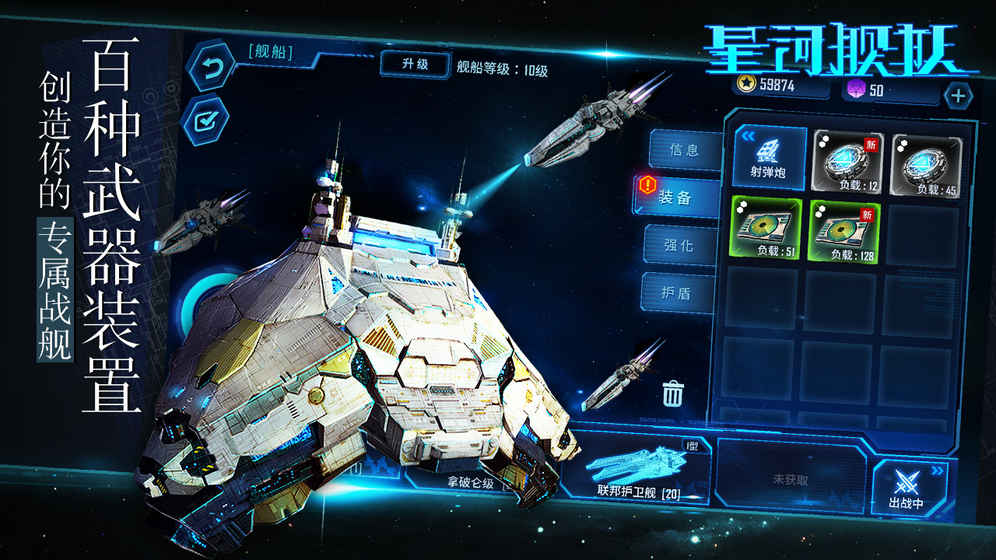Add currency with the plus button
Viewport: 996px width, 560px height.
pos(957,95)
